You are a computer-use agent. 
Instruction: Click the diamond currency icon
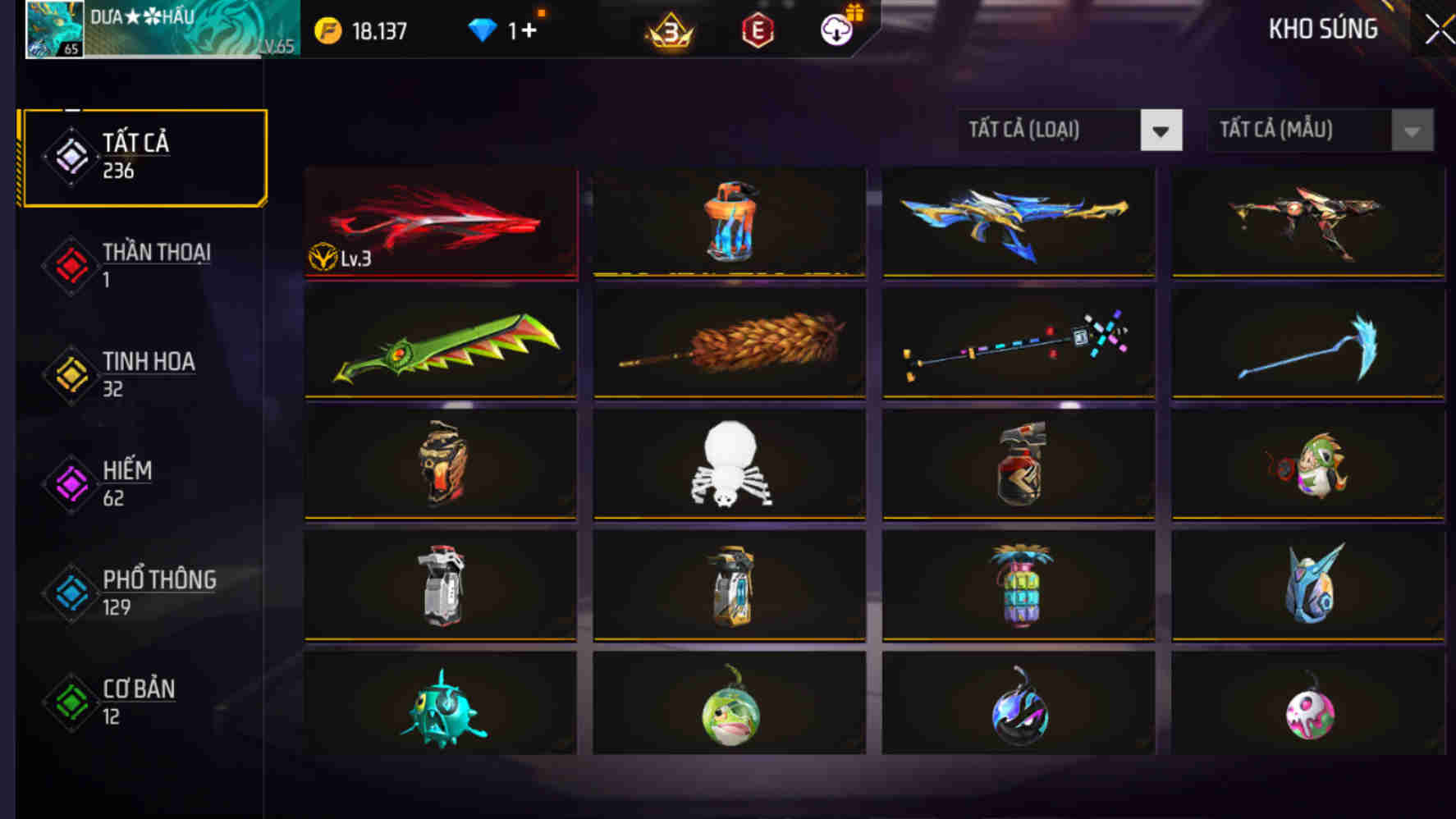tap(484, 29)
